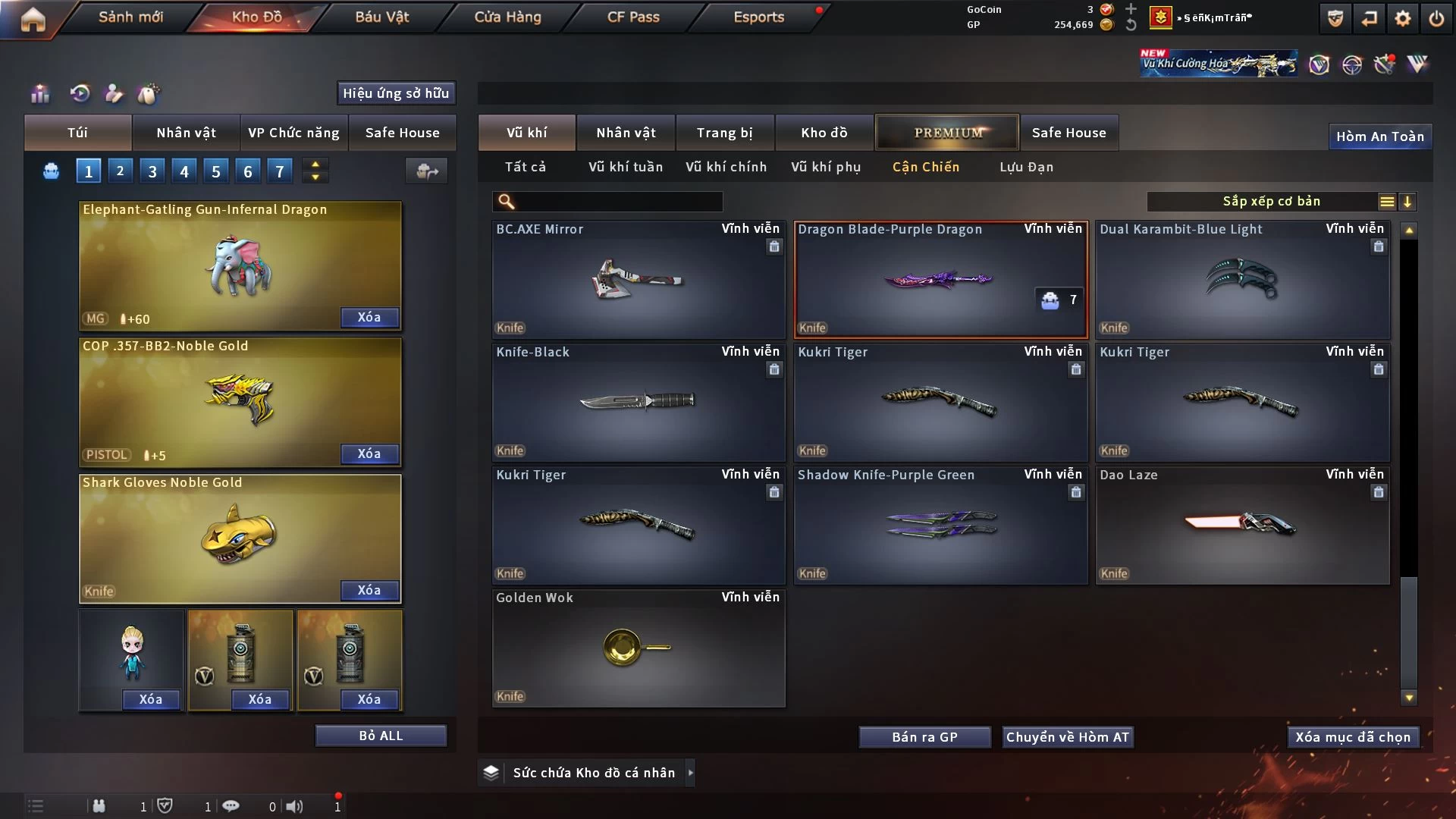The width and height of the screenshot is (1456, 819).
Task: Remove the Elephant-Gatling Gun with Xóa
Action: (369, 317)
